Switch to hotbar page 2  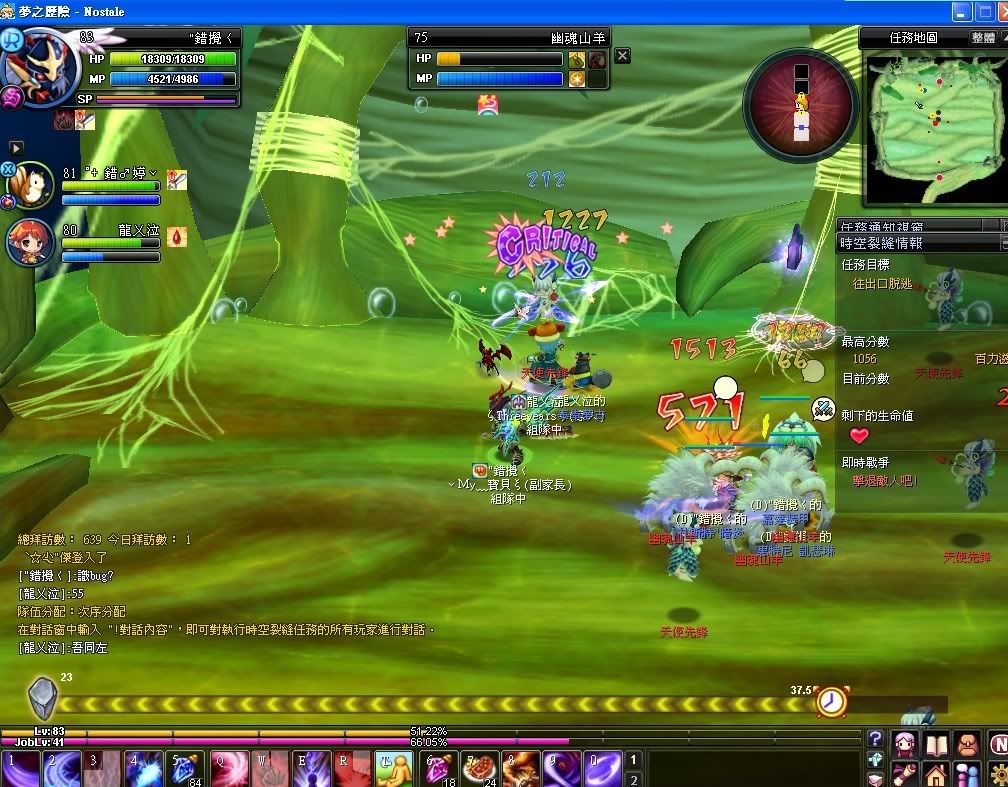(x=632, y=778)
